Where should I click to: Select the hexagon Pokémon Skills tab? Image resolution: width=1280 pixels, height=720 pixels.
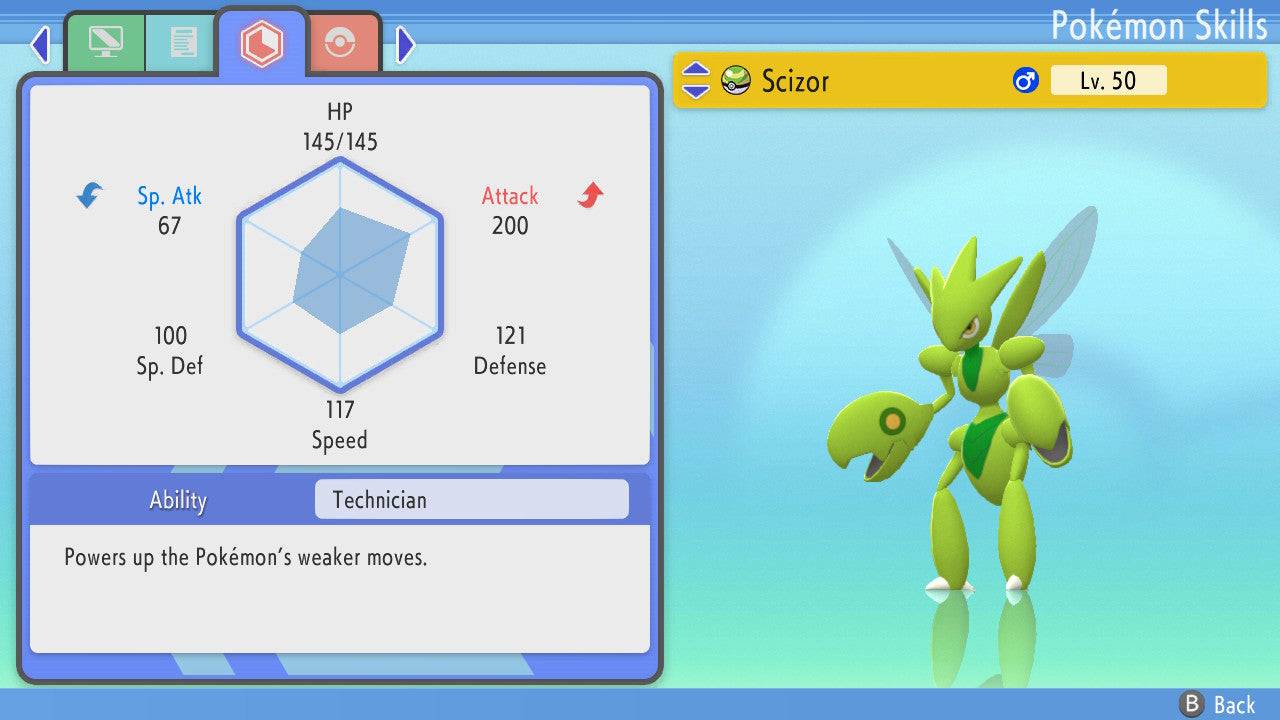click(262, 44)
